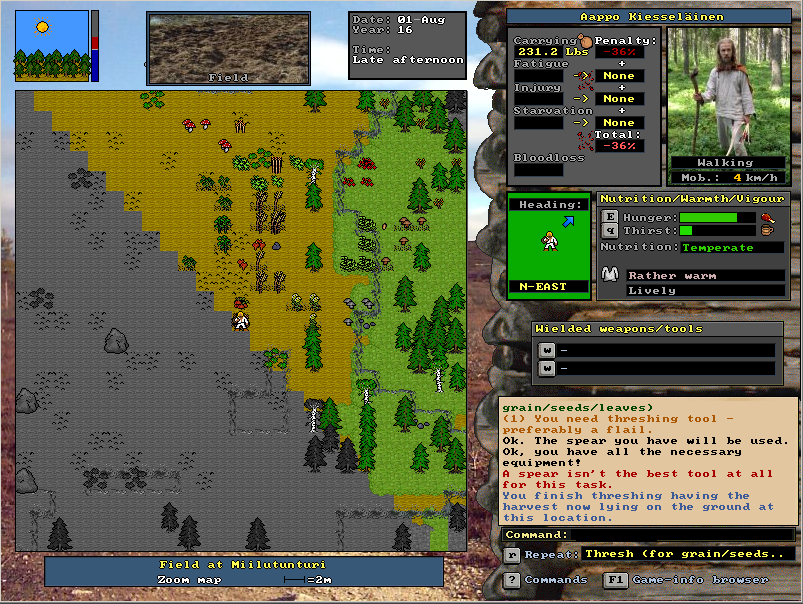Click the Hunger E button

[610, 217]
